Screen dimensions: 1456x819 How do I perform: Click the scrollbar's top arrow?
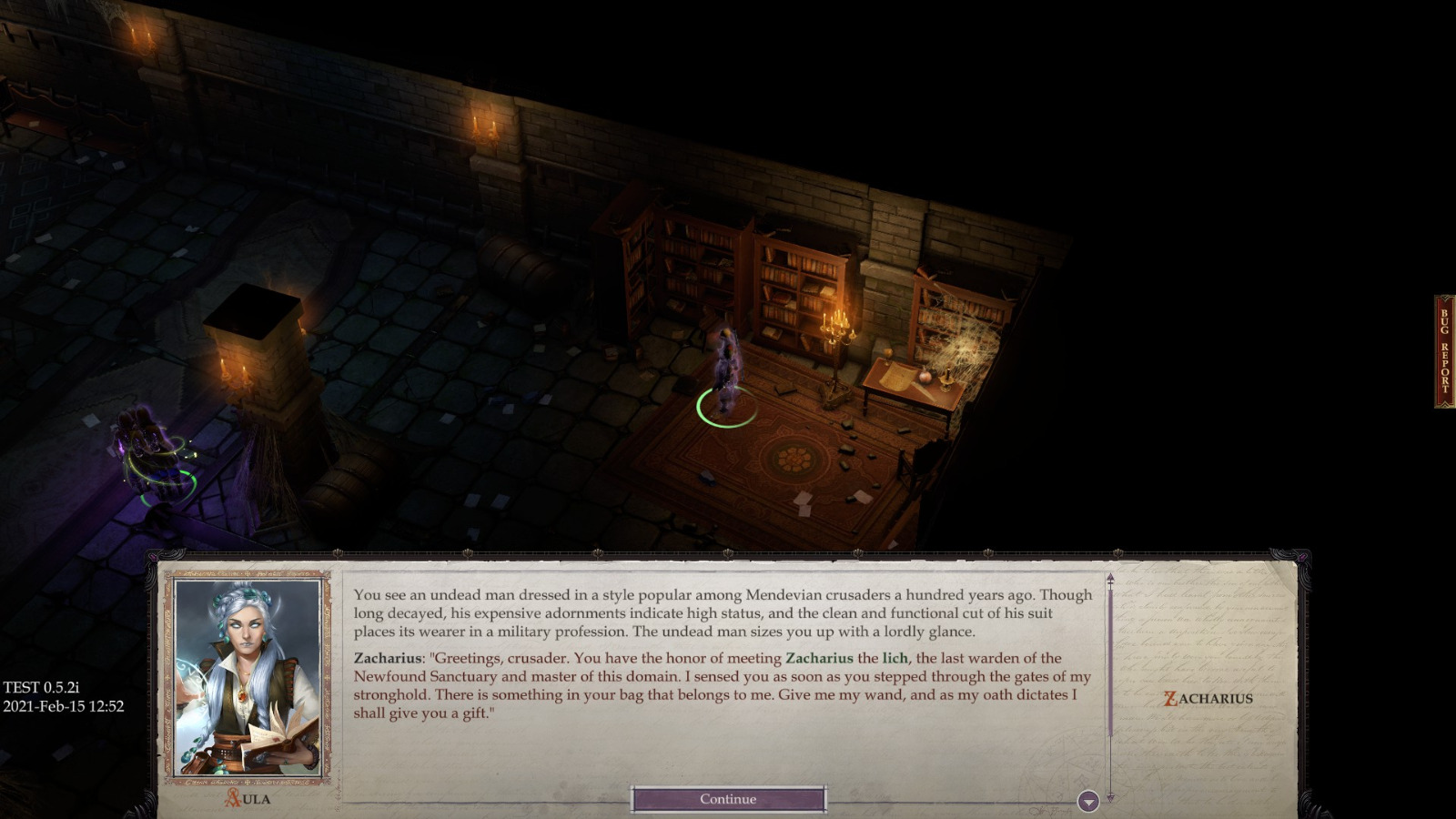point(1111,577)
